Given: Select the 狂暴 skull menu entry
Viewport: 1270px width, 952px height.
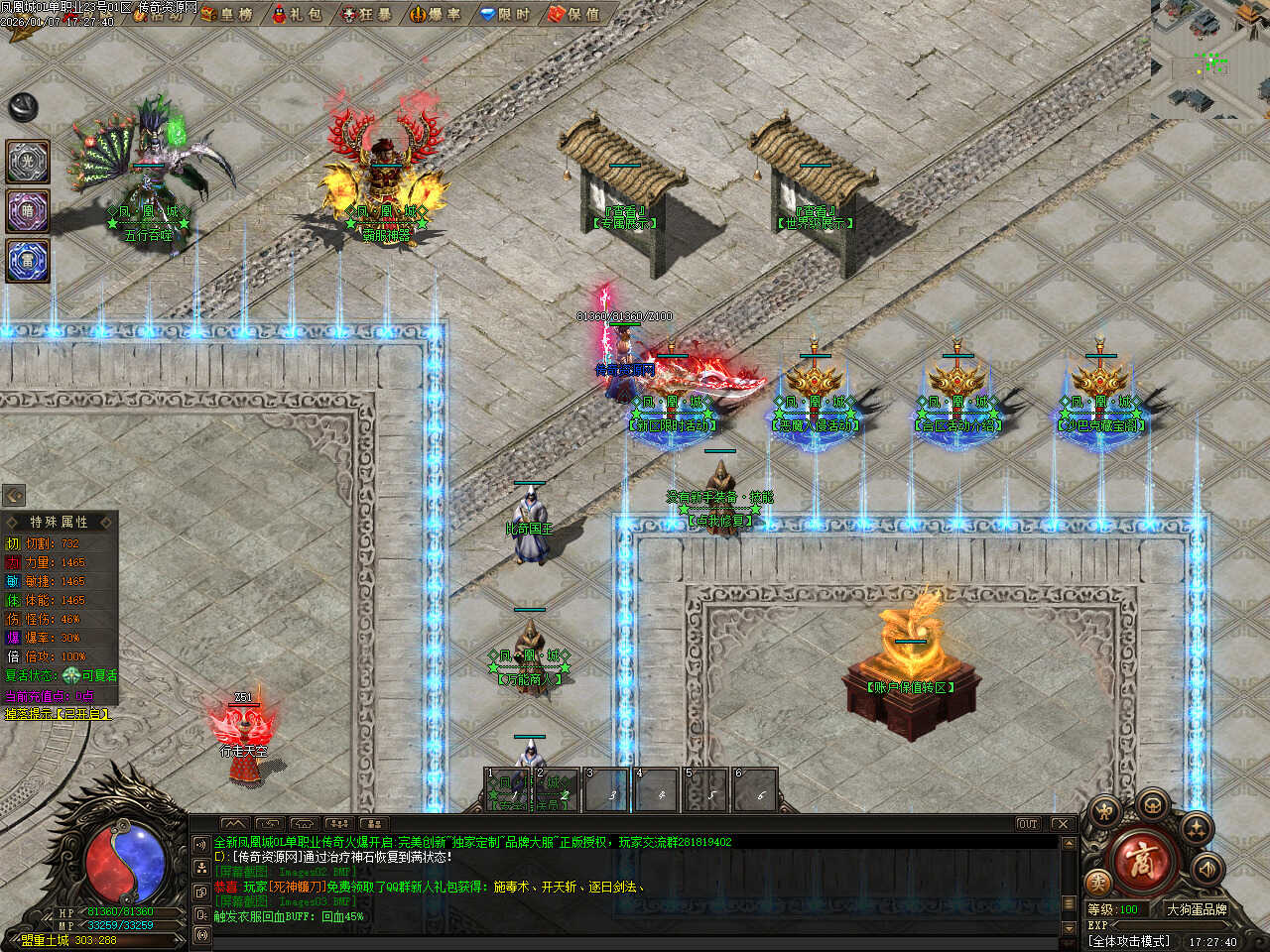Looking at the screenshot, I should tap(365, 14).
